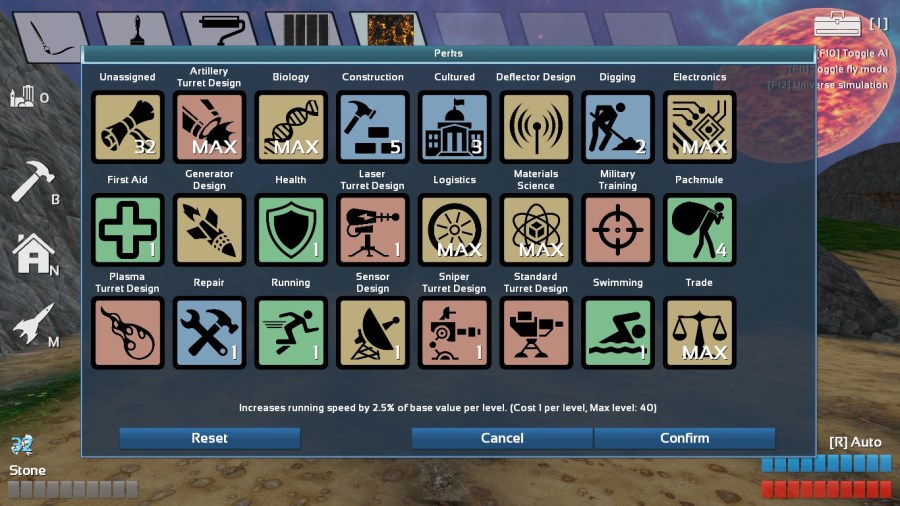Cancel the perks dialog

pyautogui.click(x=502, y=438)
